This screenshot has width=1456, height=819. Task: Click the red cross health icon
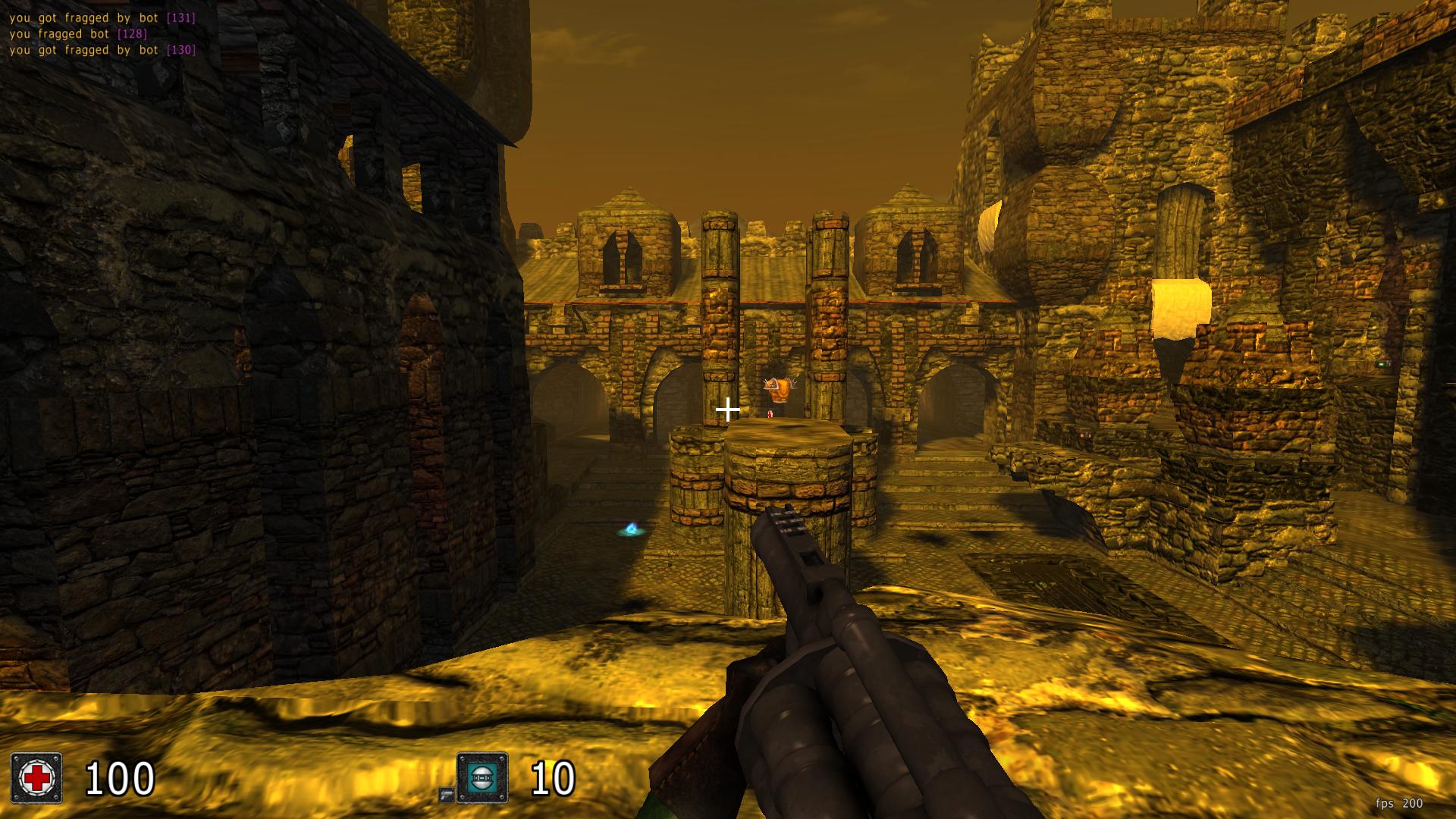36,777
